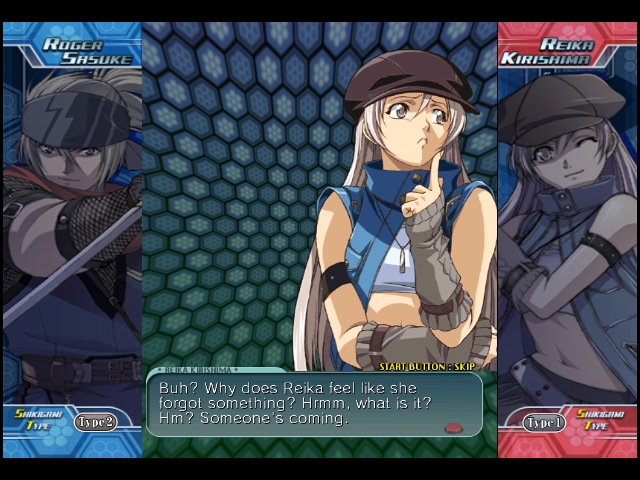Viewport: 640px width, 480px height.
Task: Click the Type 2 shikigami badge
Action: [x=96, y=421]
